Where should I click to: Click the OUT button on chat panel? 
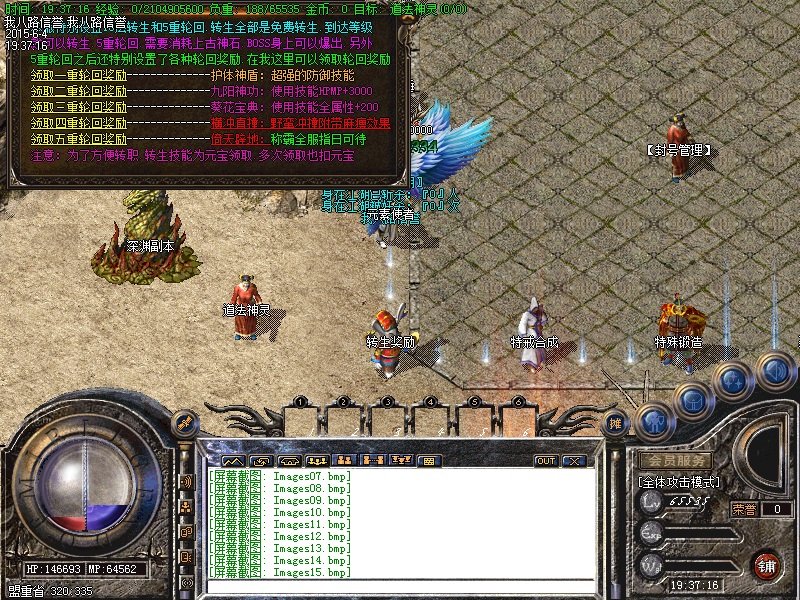click(x=546, y=461)
